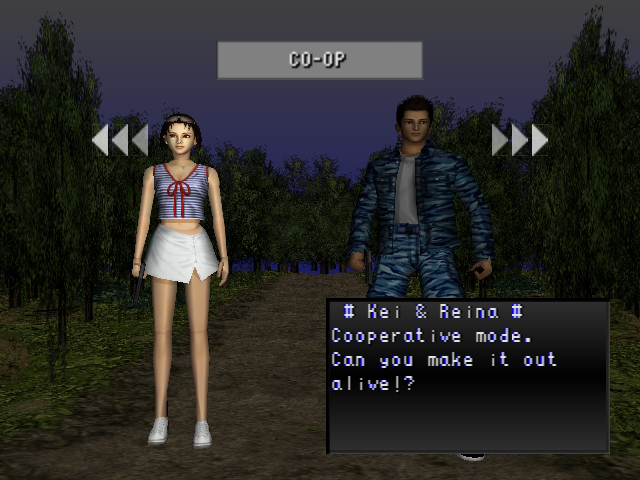Image resolution: width=640 pixels, height=480 pixels.
Task: Click the right triple-arrow to see next mode
Action: click(x=519, y=140)
